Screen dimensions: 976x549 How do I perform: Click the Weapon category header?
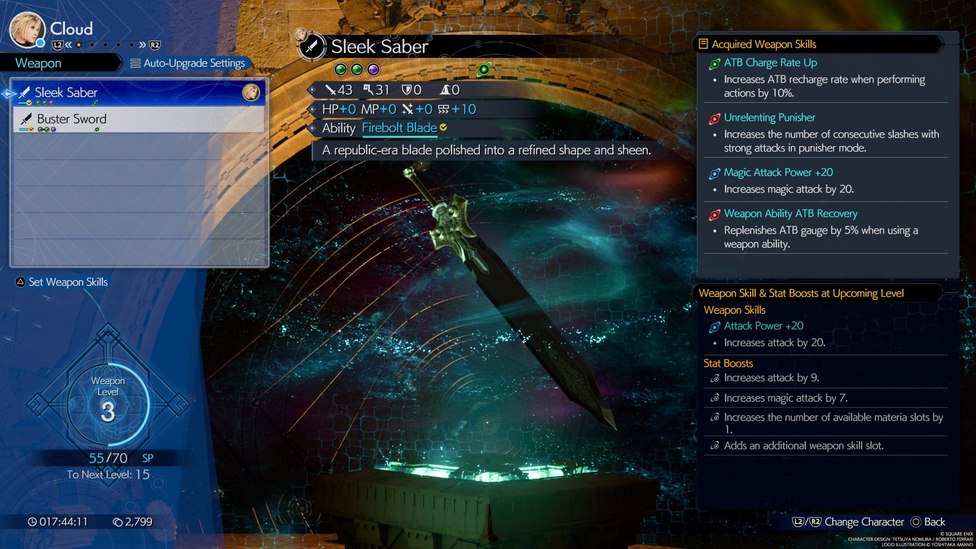click(38, 63)
